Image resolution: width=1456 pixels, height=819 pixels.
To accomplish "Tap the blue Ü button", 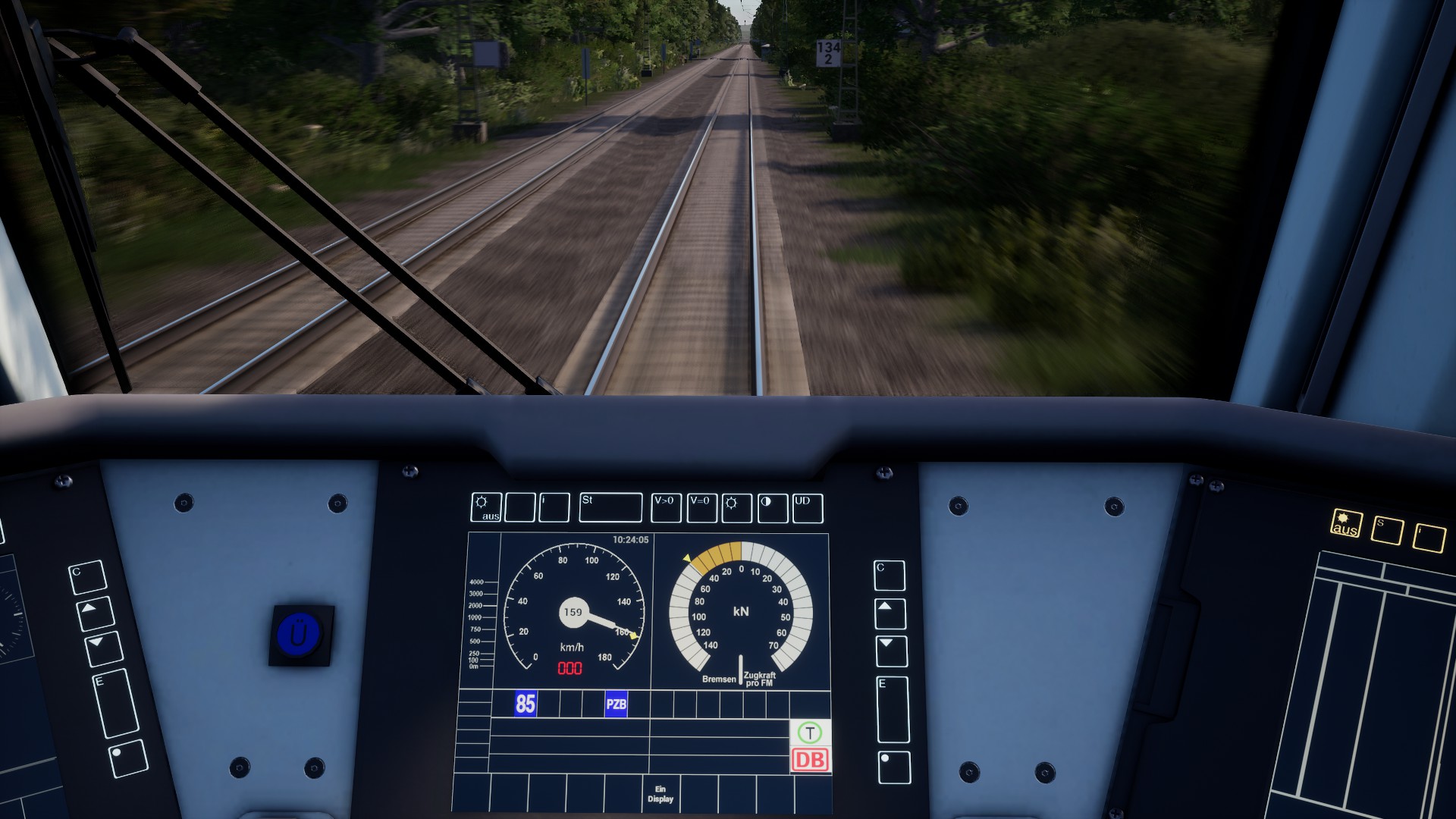I will [300, 634].
